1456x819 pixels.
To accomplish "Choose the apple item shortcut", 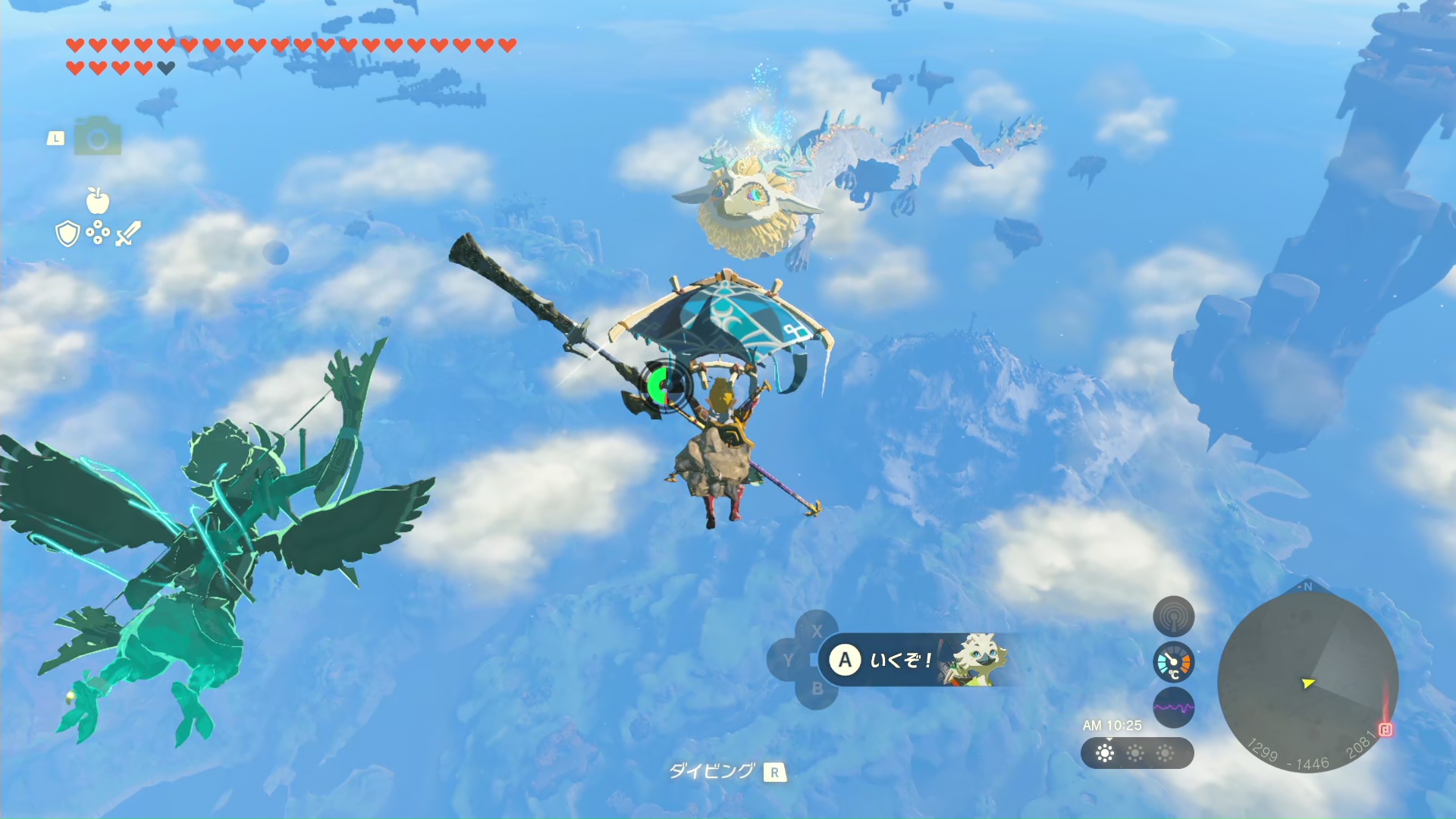I will tap(98, 201).
